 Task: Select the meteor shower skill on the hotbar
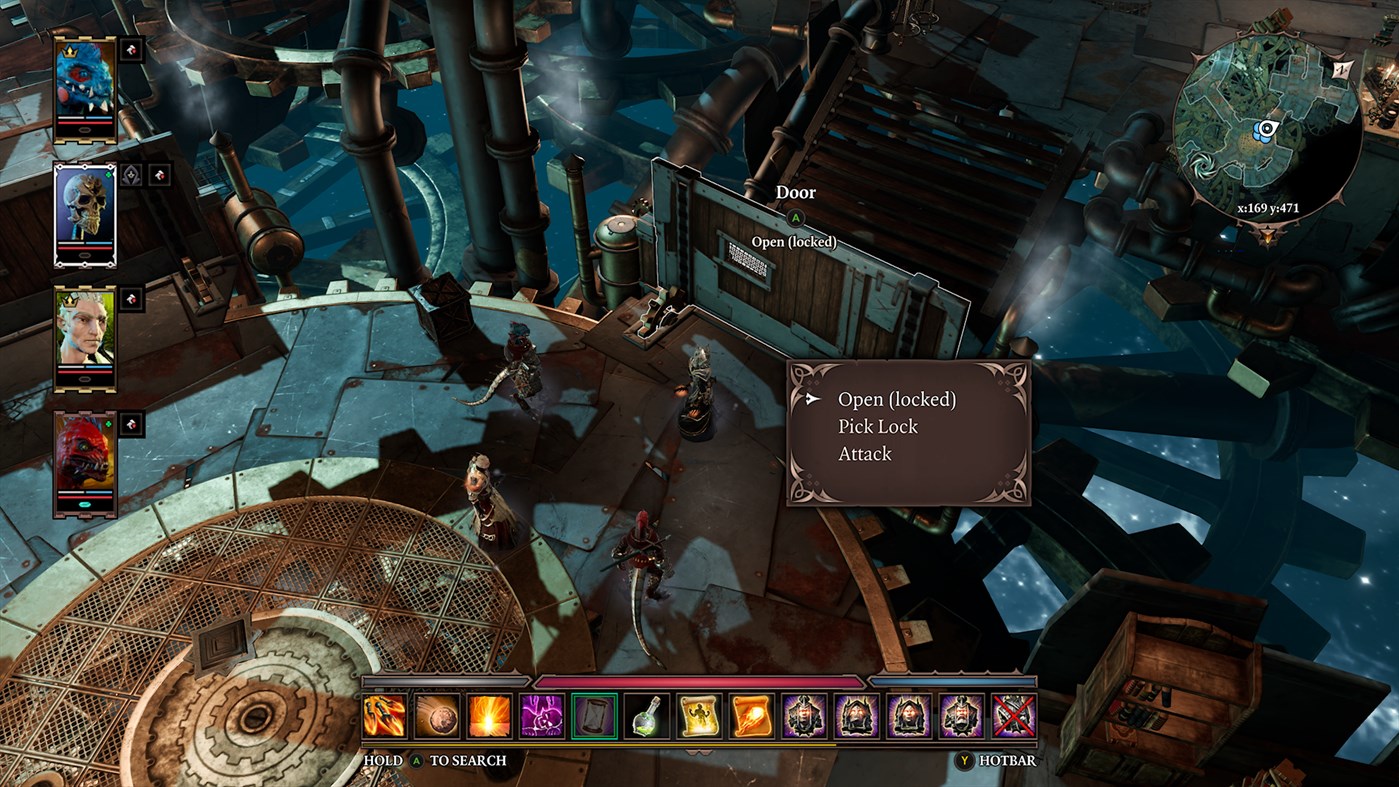coord(438,714)
